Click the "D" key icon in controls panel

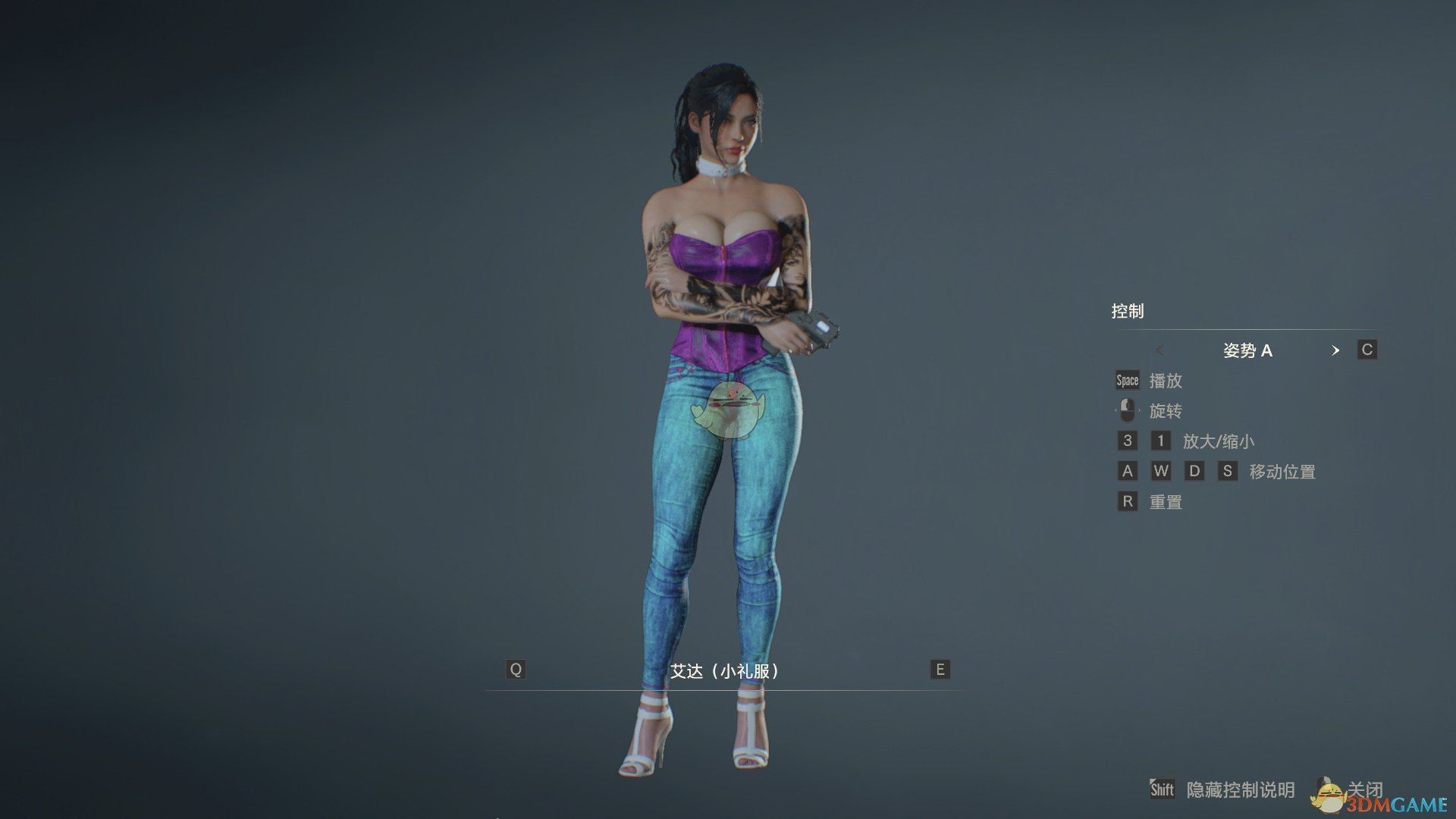[1195, 471]
